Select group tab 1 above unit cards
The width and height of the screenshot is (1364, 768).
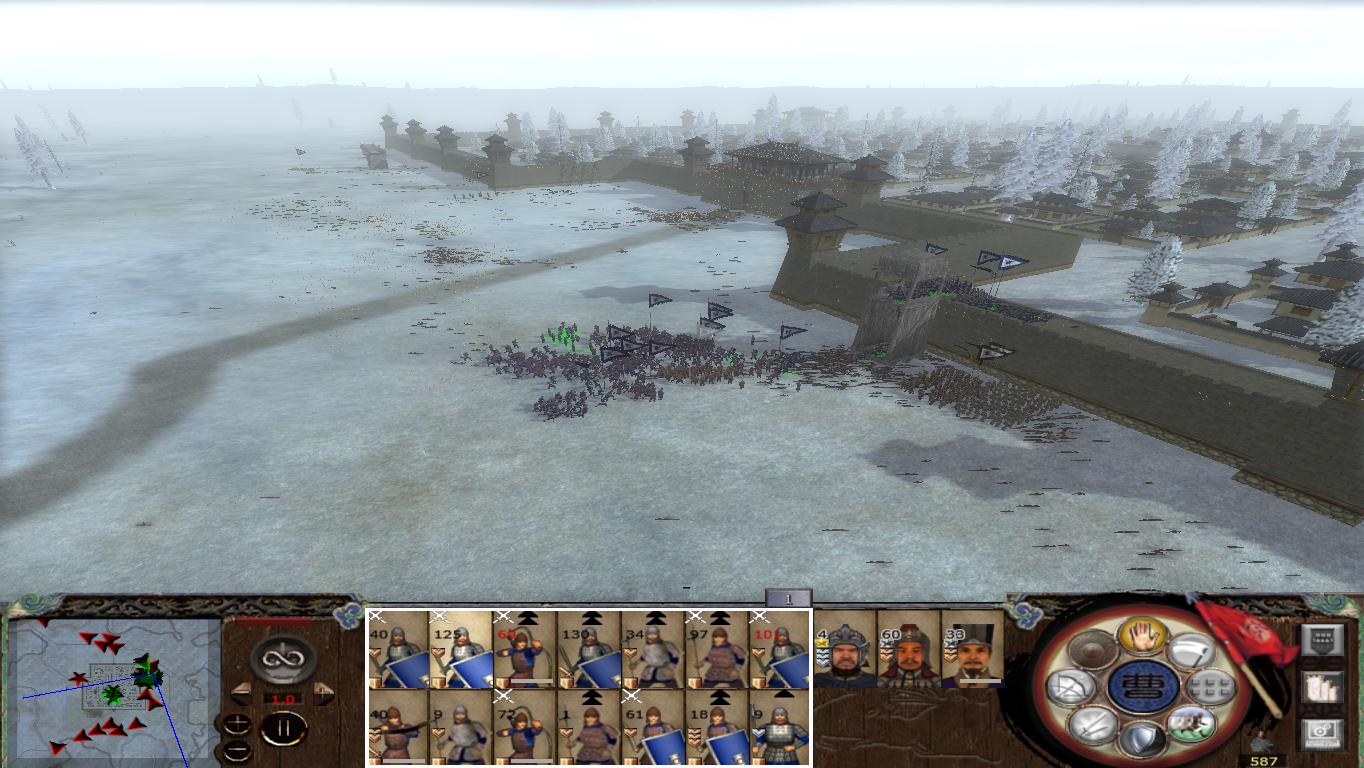click(789, 597)
